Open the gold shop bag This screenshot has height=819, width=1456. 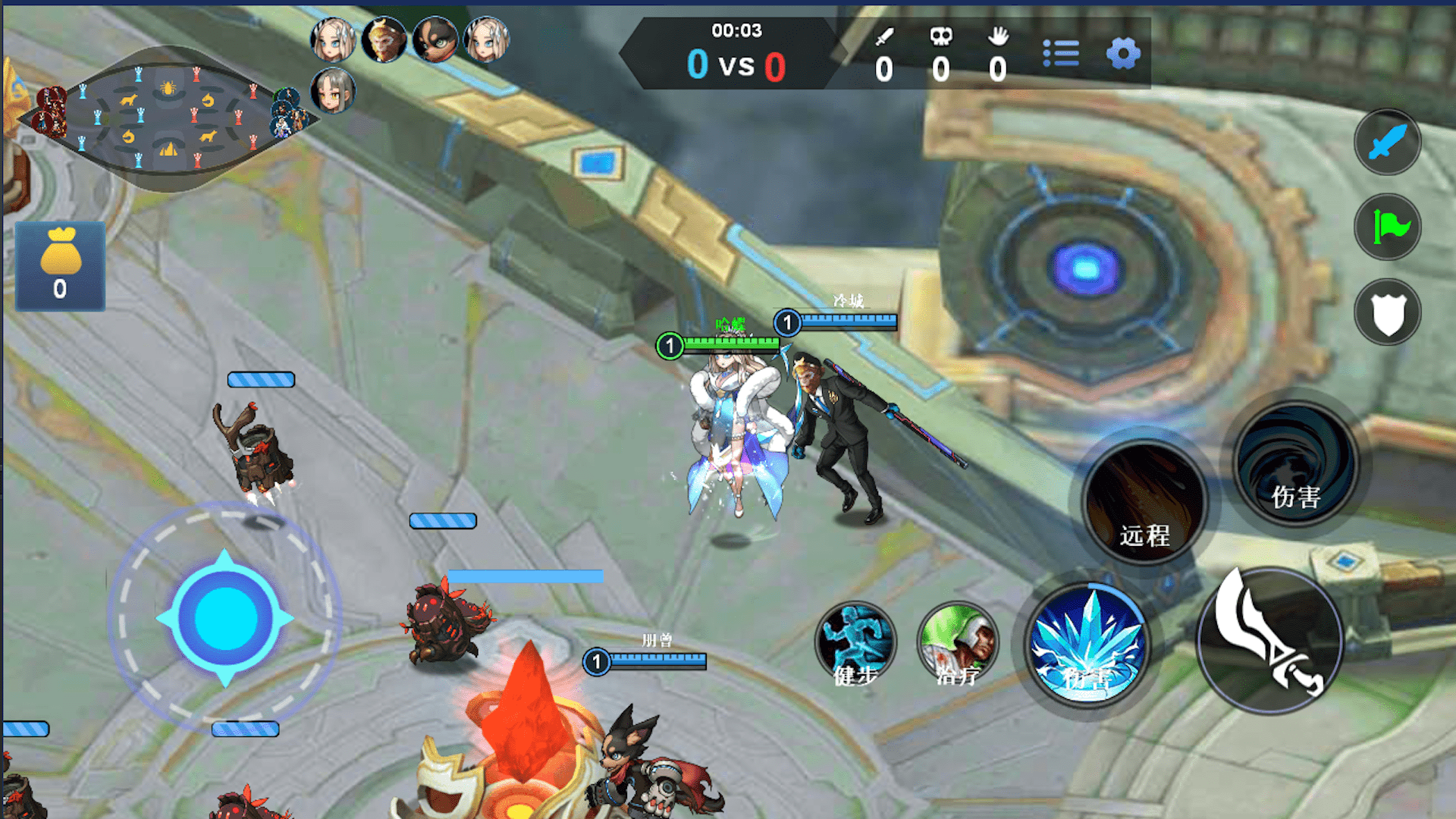click(x=60, y=265)
